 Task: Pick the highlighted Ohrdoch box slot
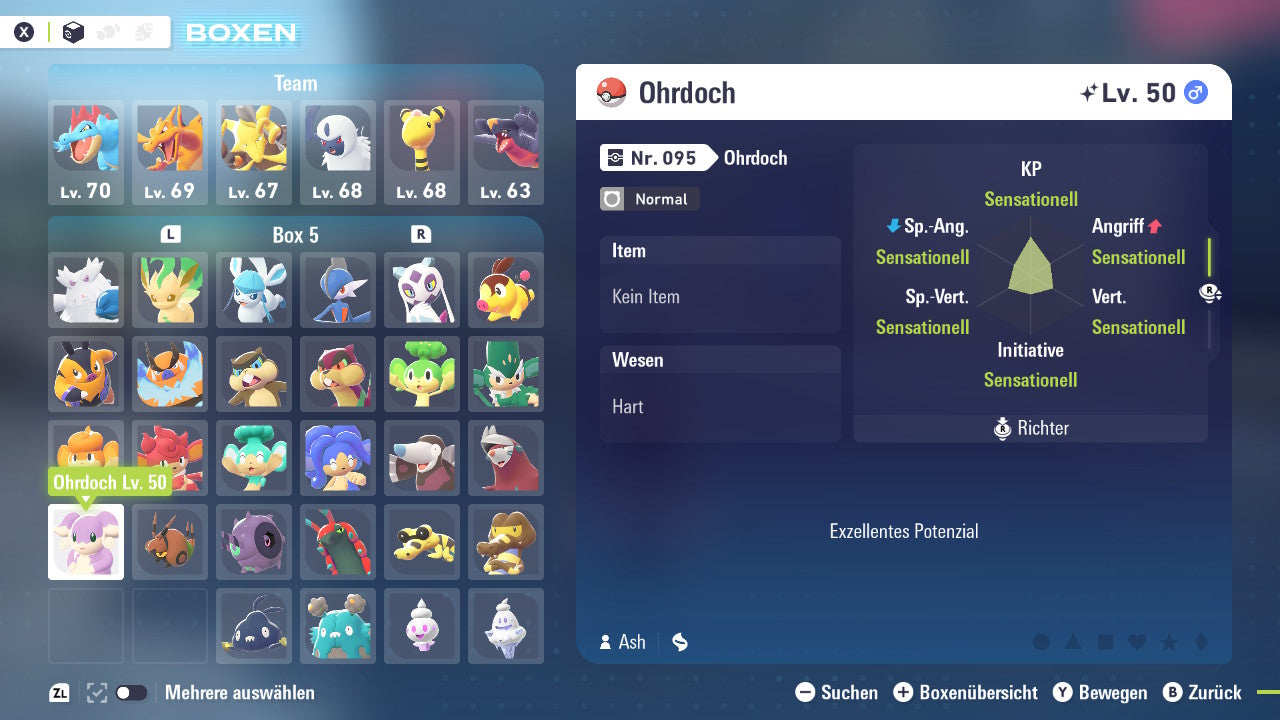point(86,542)
